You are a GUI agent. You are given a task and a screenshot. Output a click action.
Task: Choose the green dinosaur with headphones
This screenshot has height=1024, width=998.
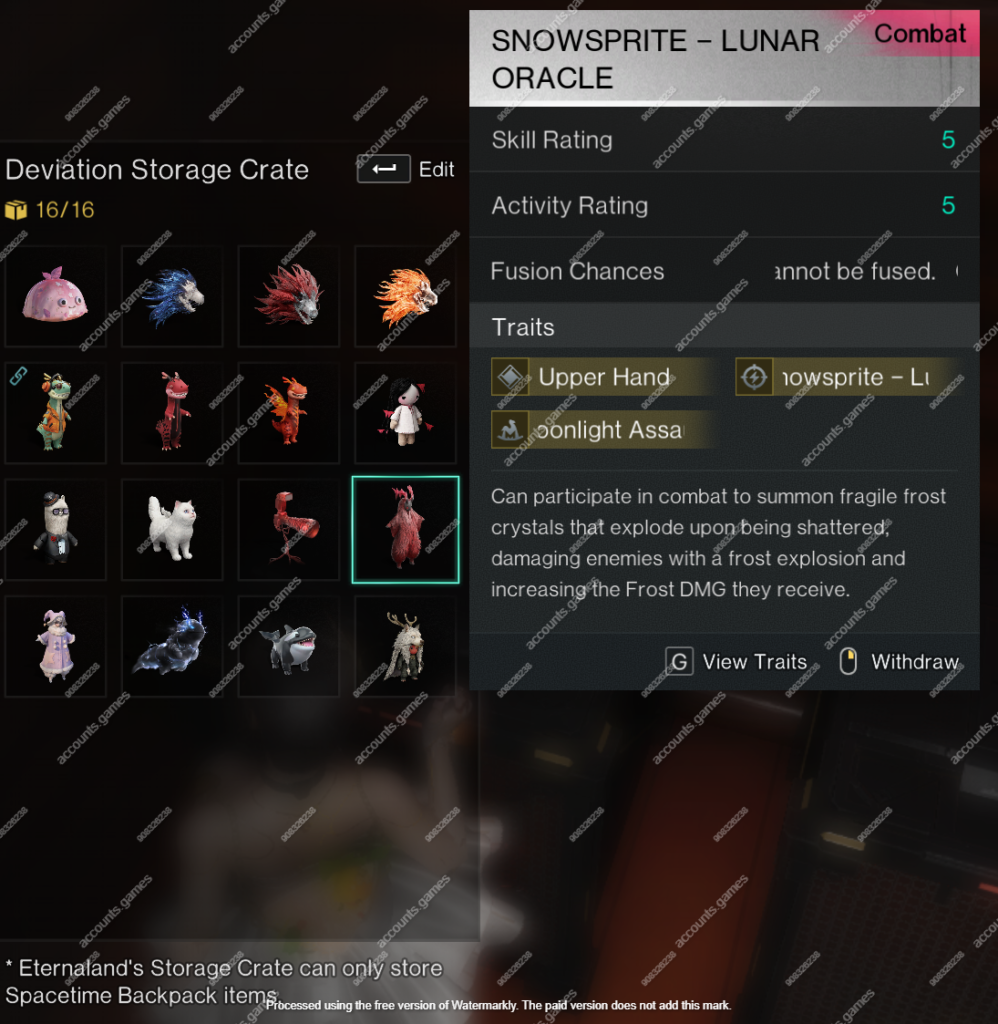tap(55, 413)
